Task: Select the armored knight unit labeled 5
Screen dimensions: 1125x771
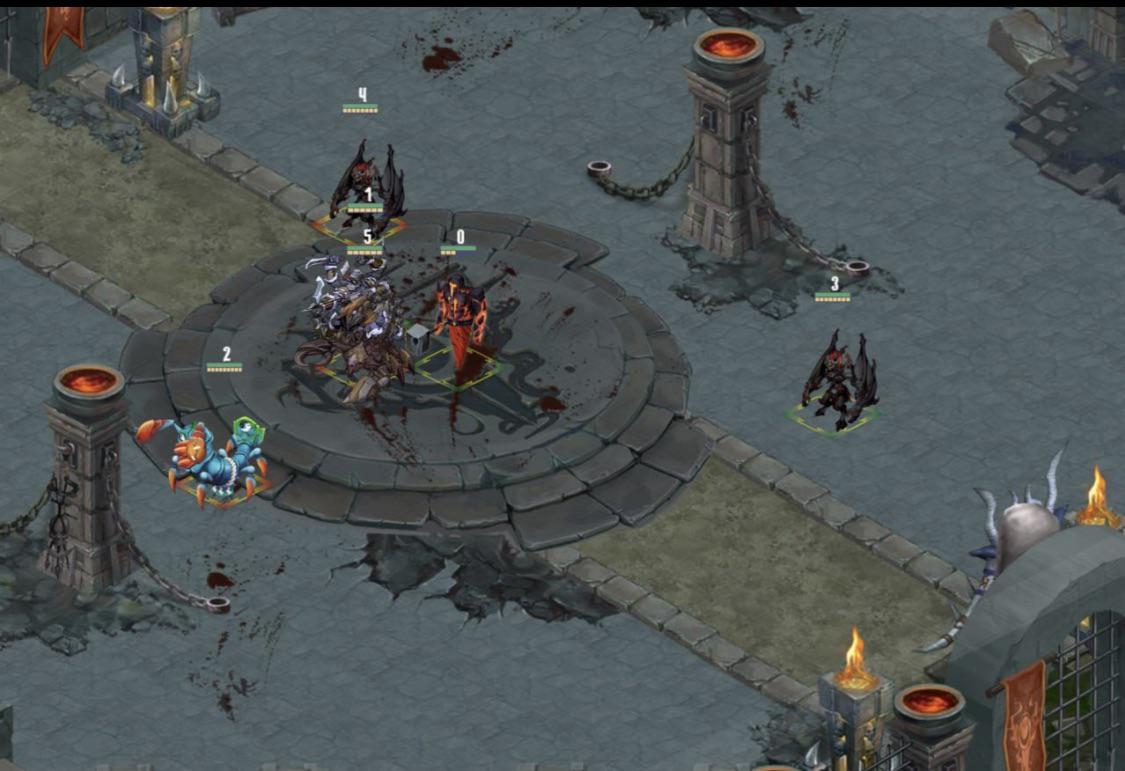Action: tap(355, 325)
